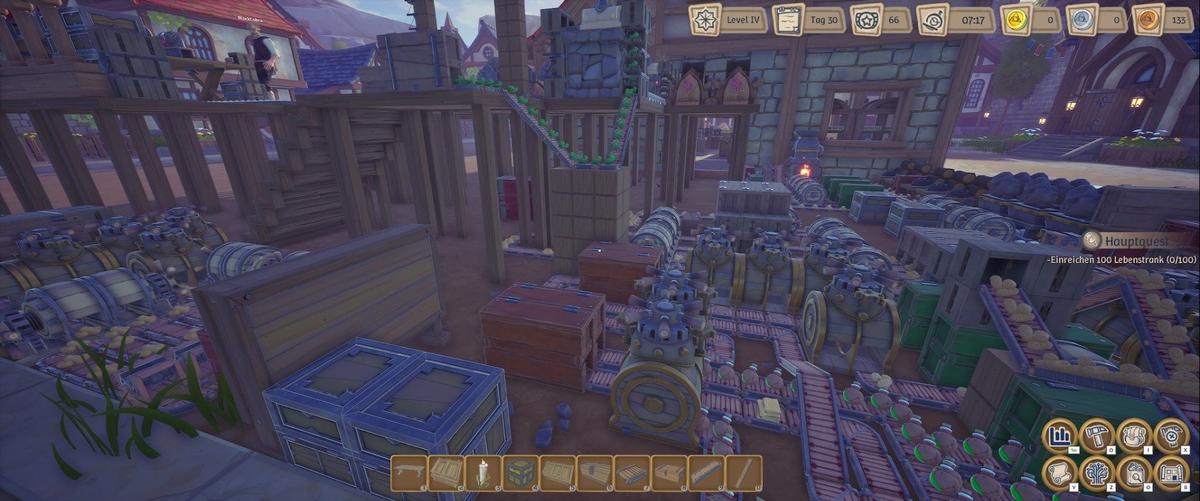Open the blueprint planner
The width and height of the screenshot is (1200, 501).
1171,474
